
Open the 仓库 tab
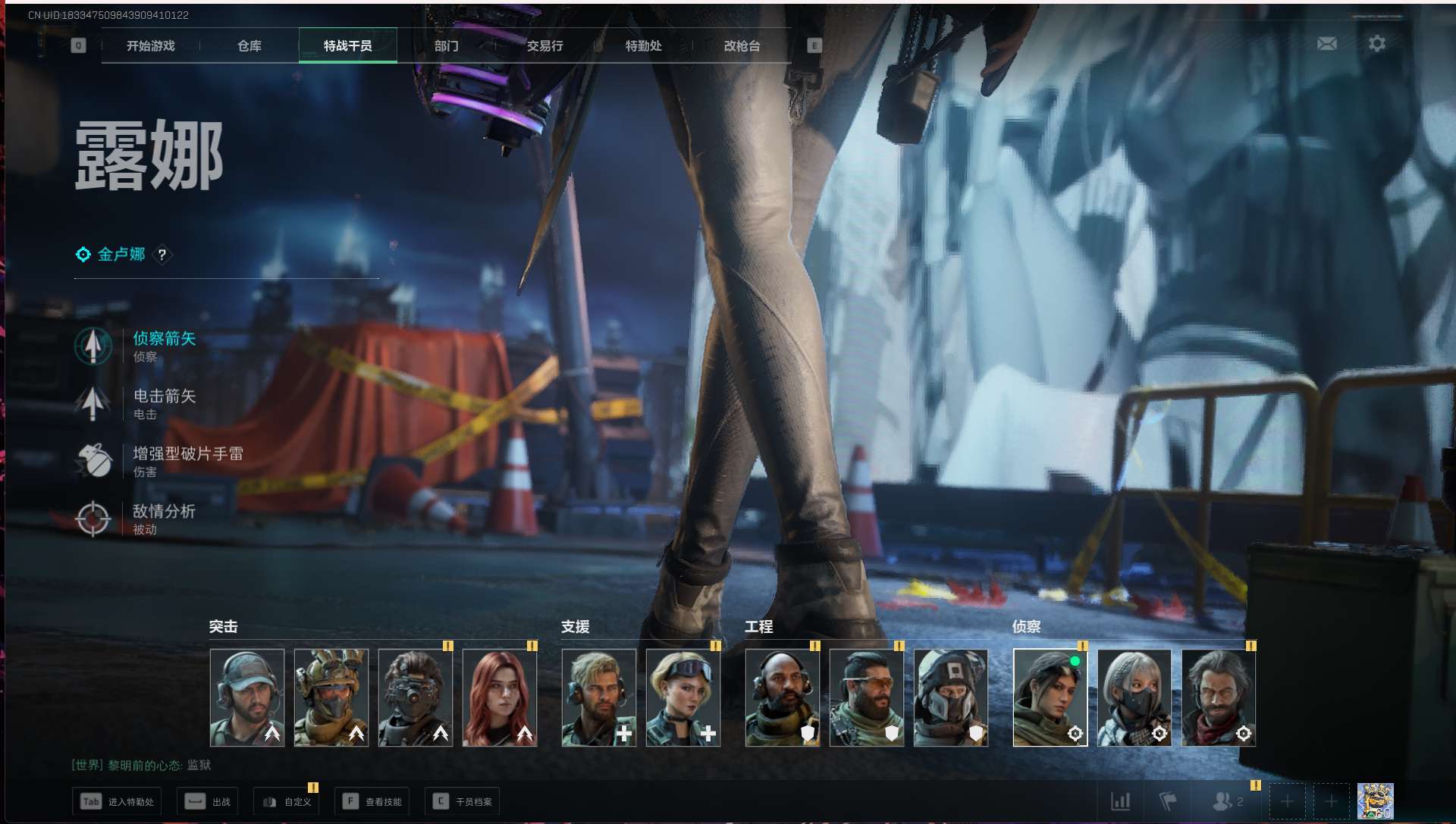click(x=249, y=46)
